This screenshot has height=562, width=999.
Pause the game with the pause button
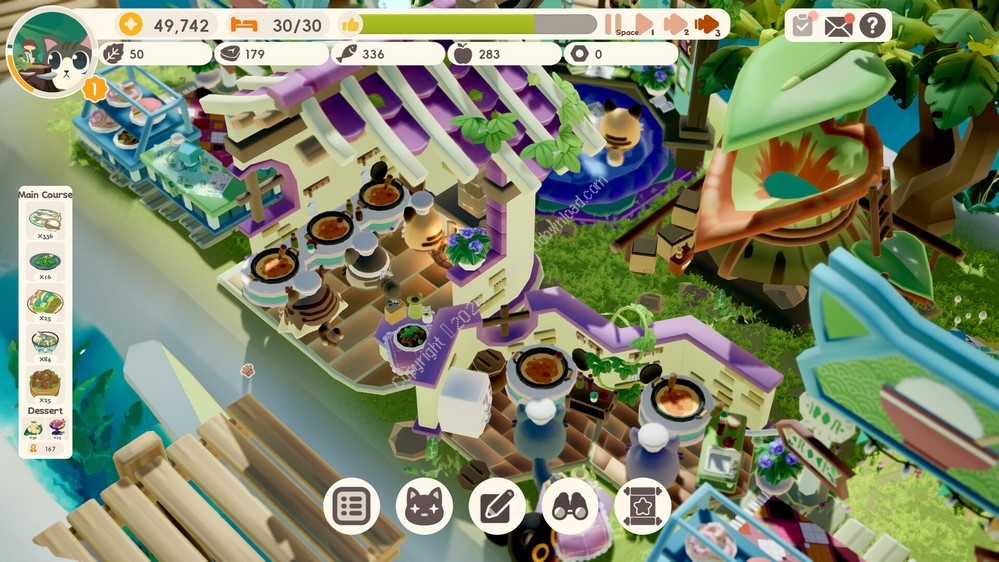[612, 24]
